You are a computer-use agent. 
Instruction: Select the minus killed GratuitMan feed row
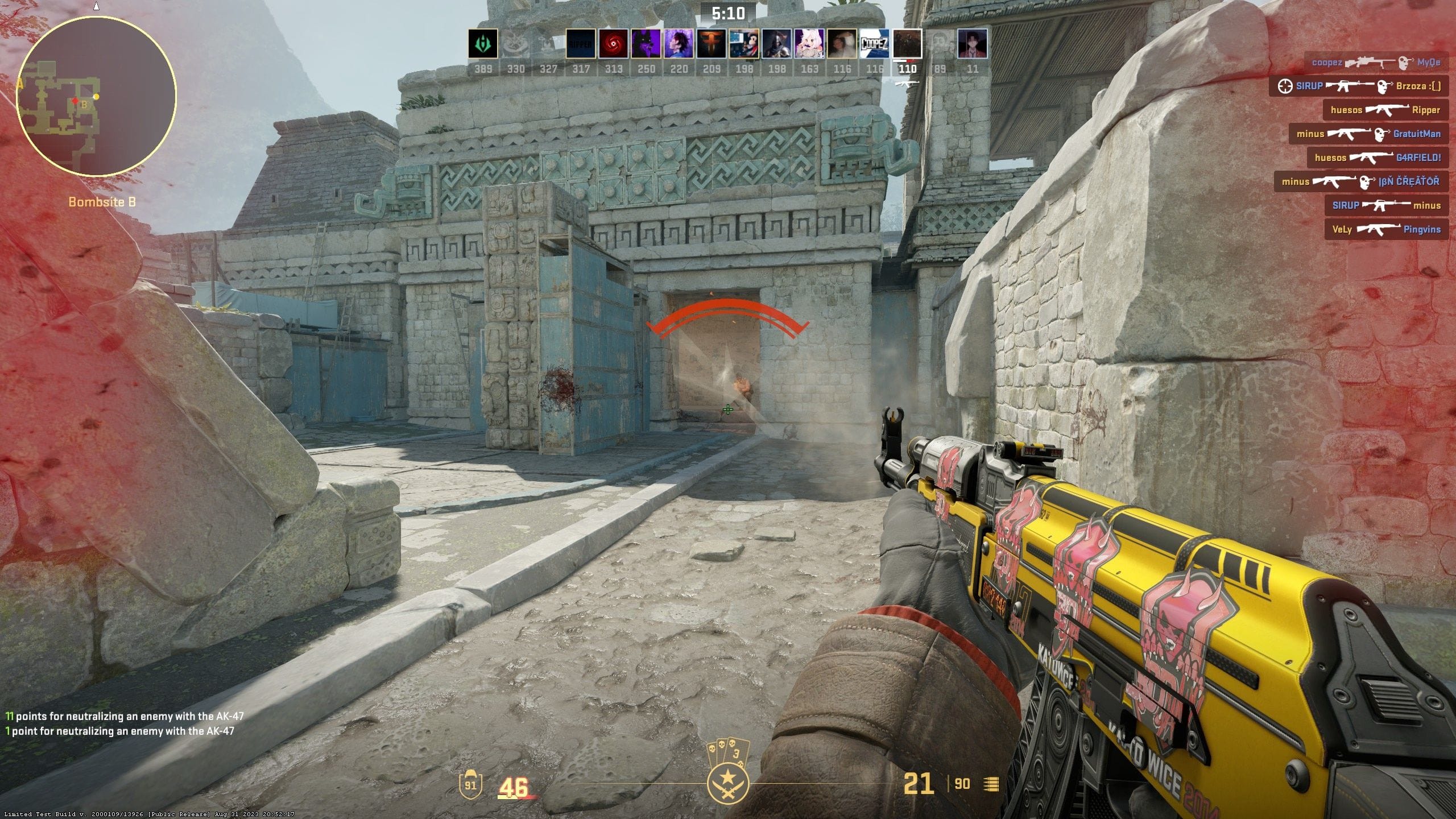tap(1368, 134)
